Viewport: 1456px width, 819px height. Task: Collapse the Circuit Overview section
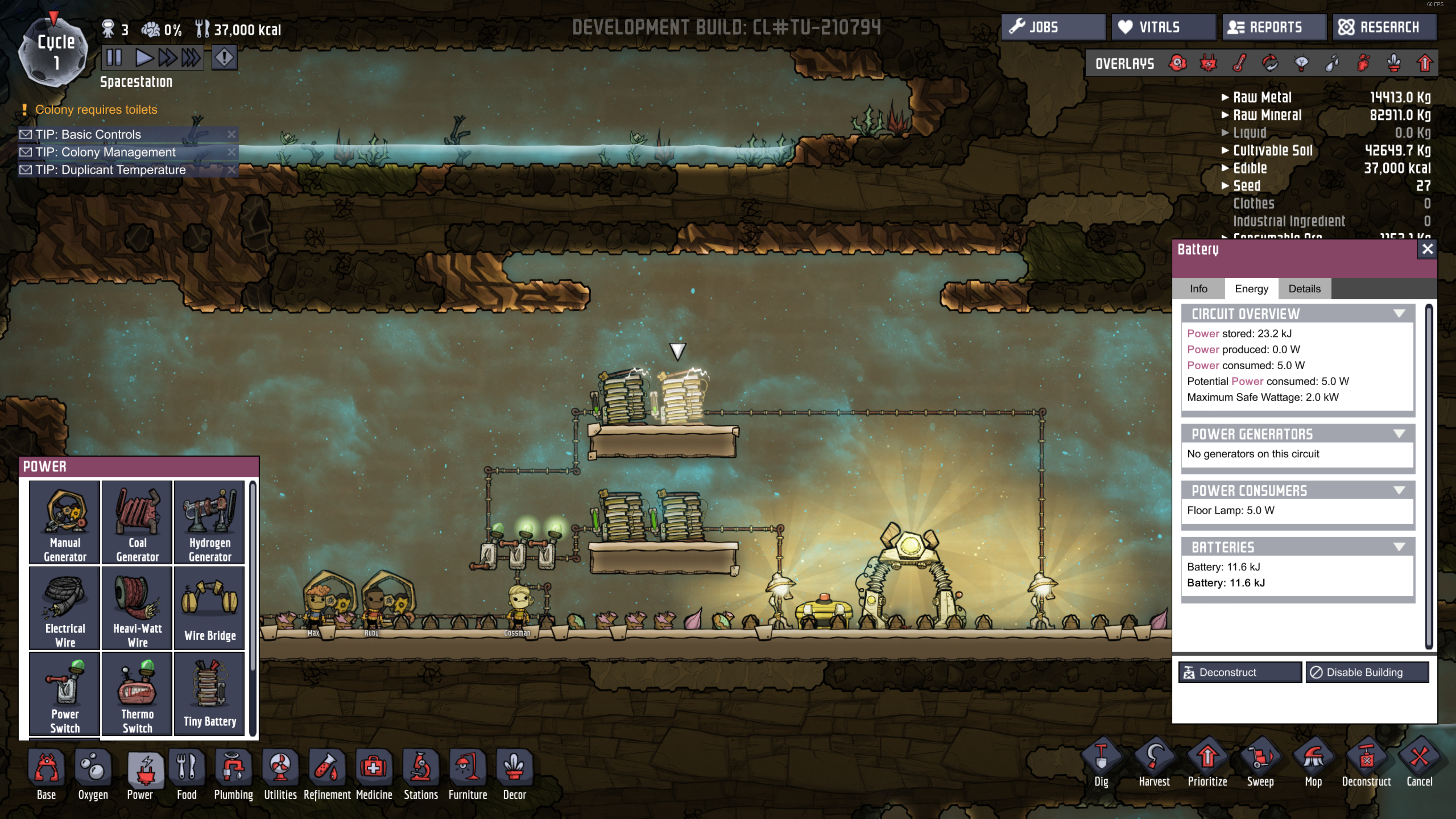point(1399,314)
